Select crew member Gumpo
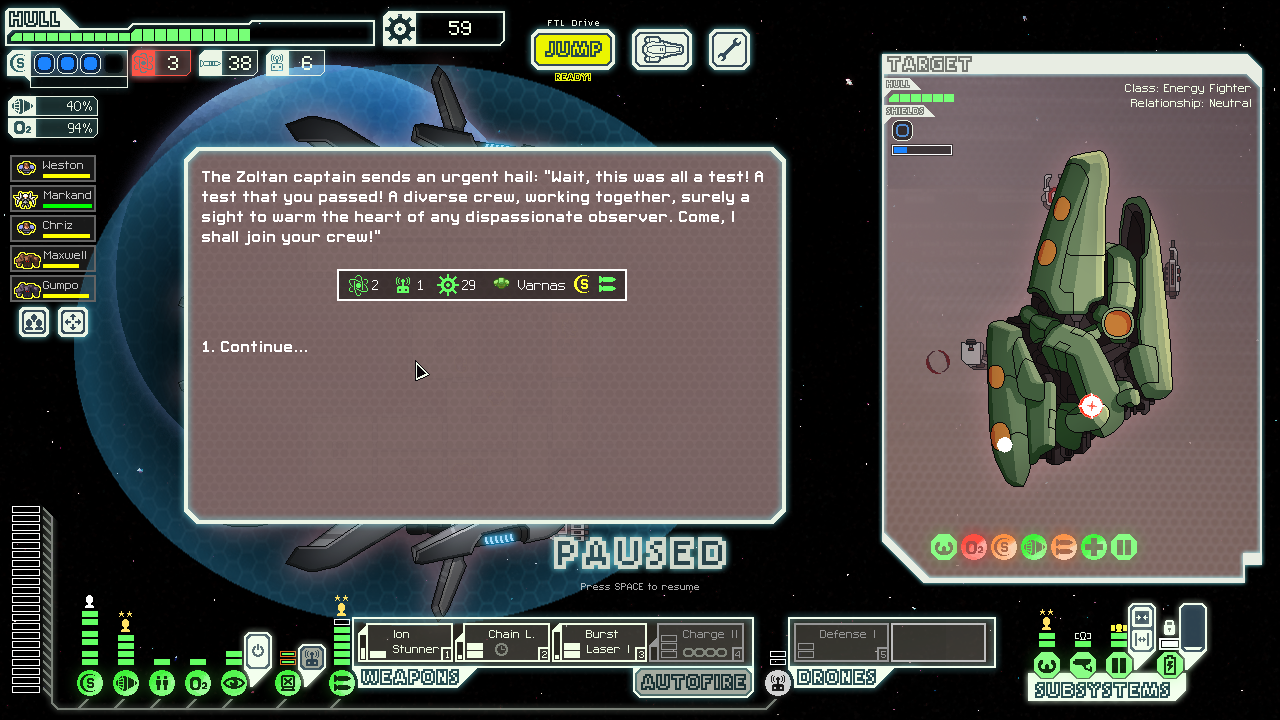 coord(54,288)
